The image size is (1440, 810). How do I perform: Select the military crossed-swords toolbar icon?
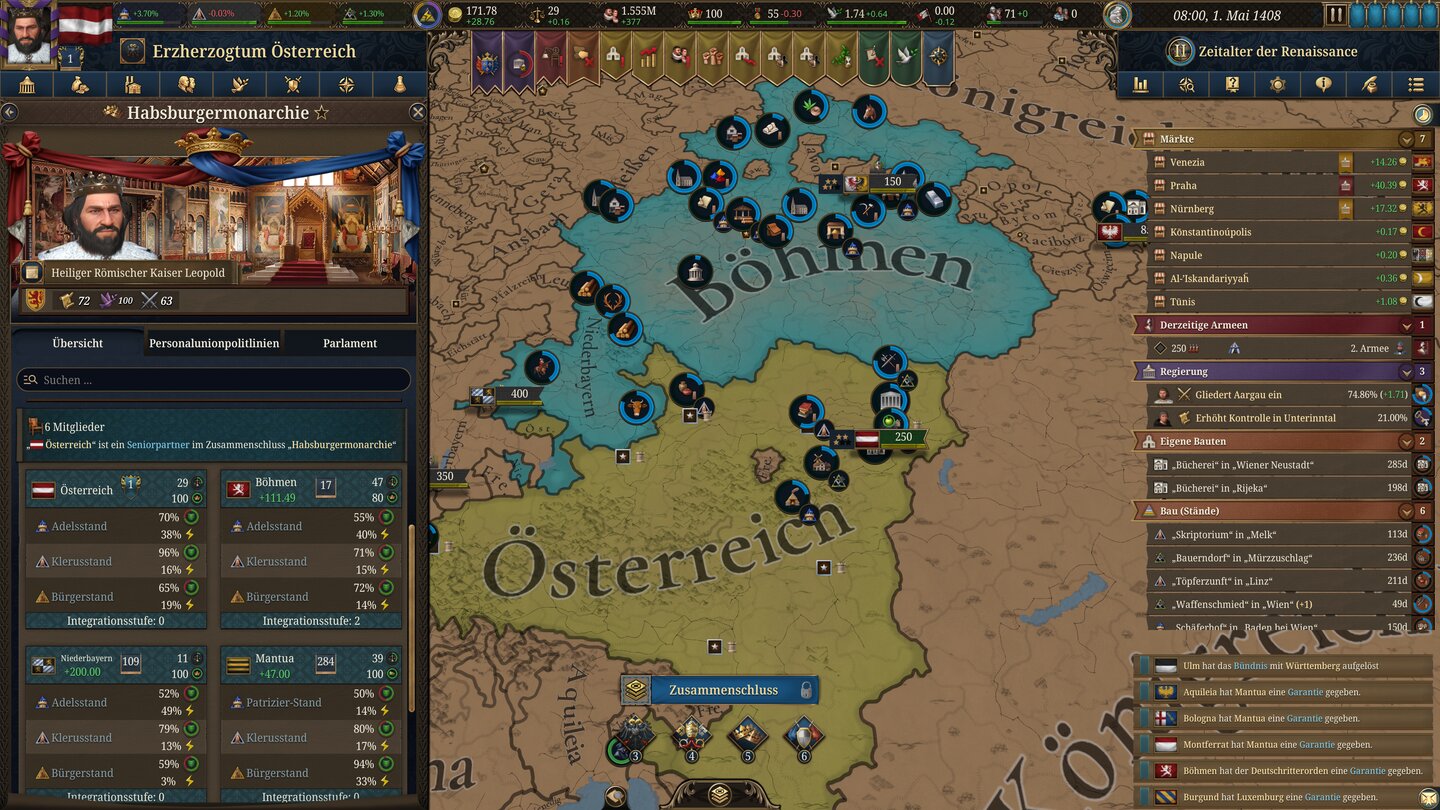pyautogui.click(x=293, y=85)
